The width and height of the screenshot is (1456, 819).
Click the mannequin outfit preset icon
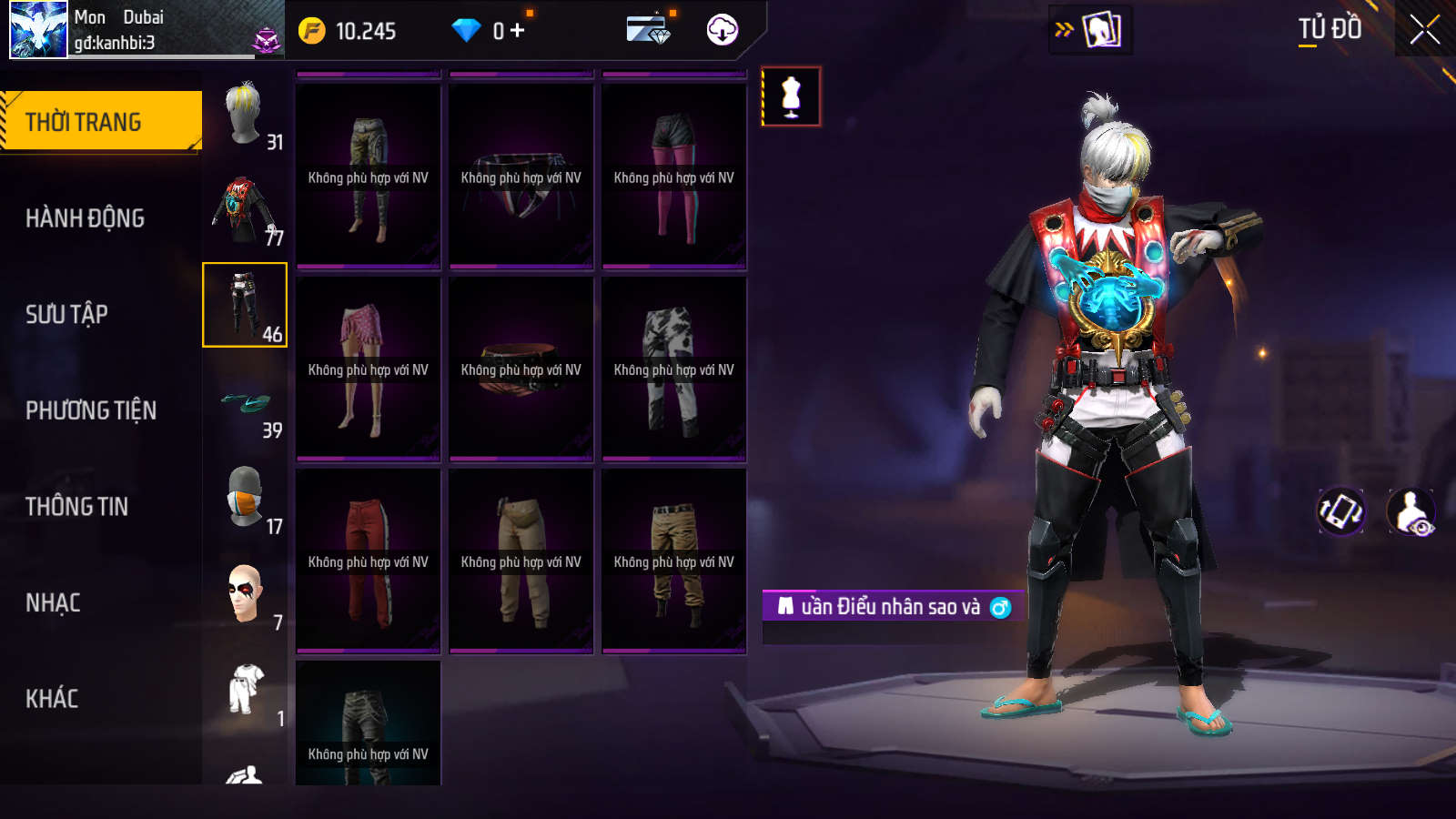[x=791, y=96]
